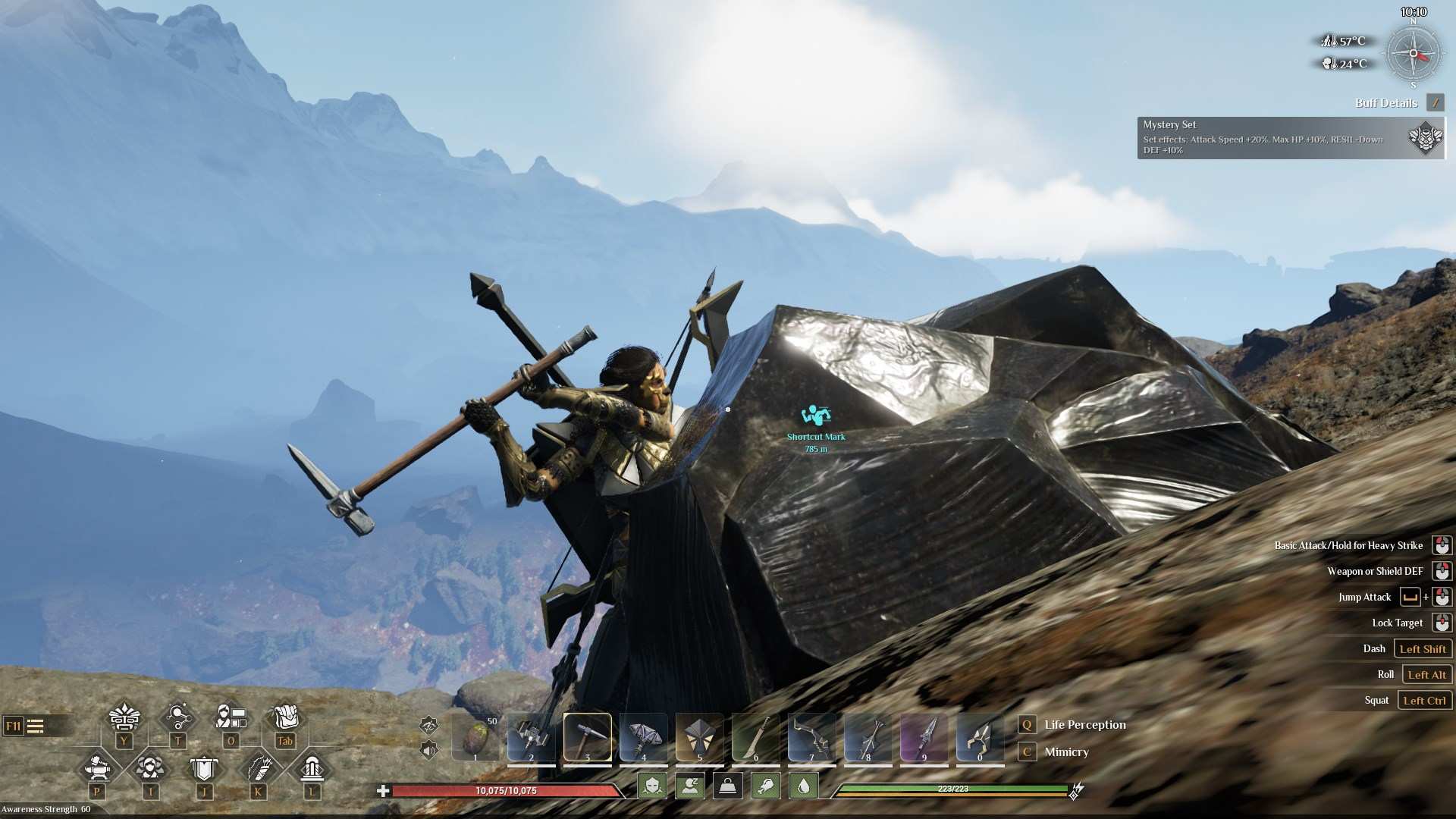Screen dimensions: 1456x819
Task: Expand the Buff Details panel
Action: pos(1435,102)
